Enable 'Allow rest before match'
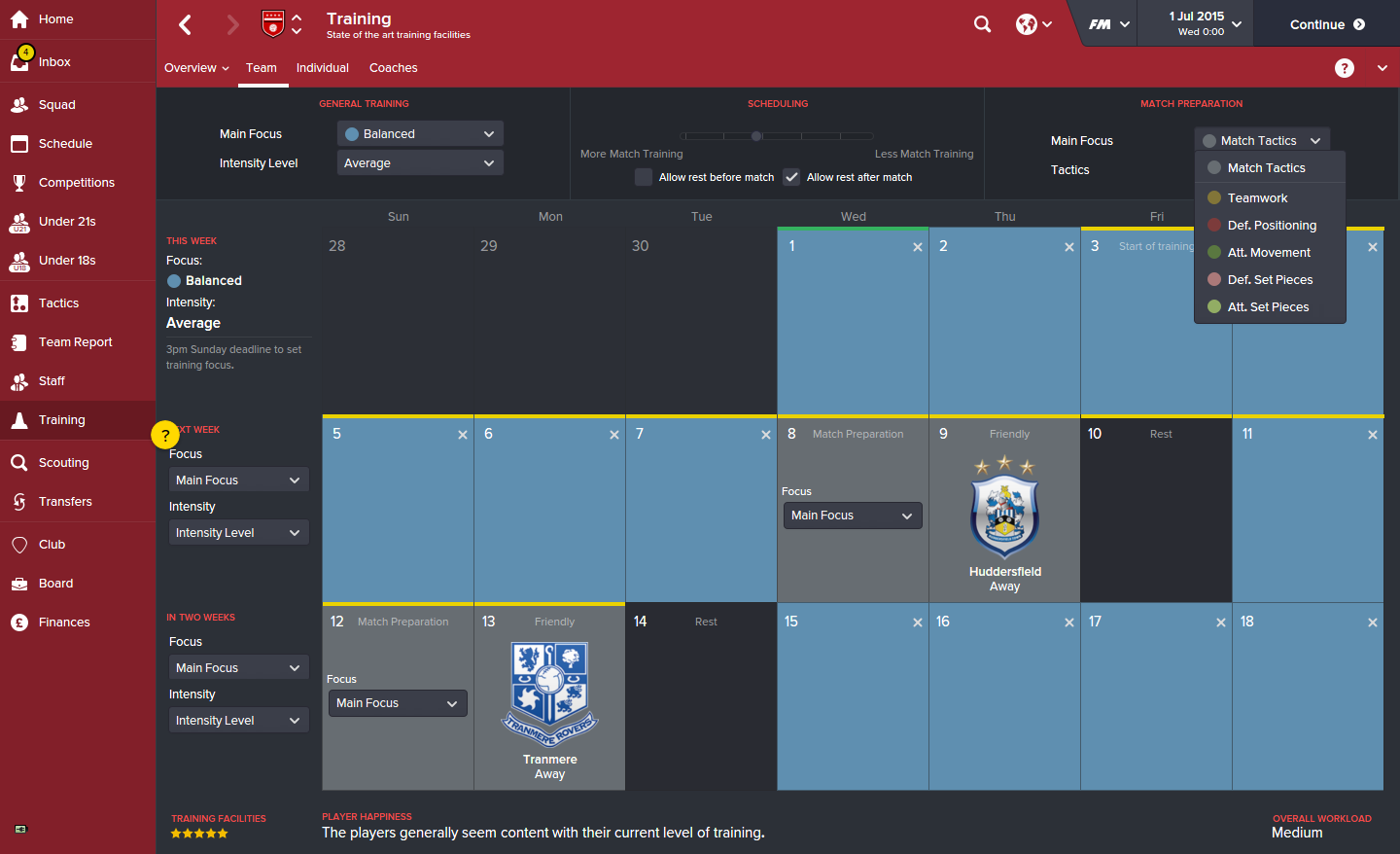This screenshot has height=854, width=1400. pos(643,177)
